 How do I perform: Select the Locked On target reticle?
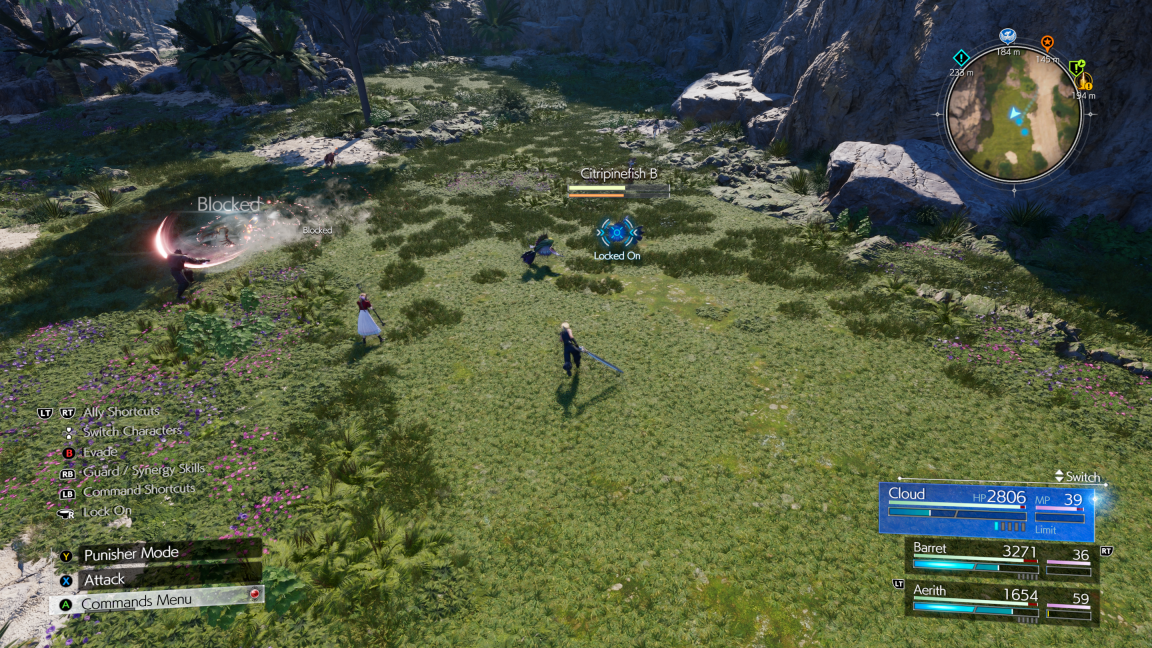(617, 232)
